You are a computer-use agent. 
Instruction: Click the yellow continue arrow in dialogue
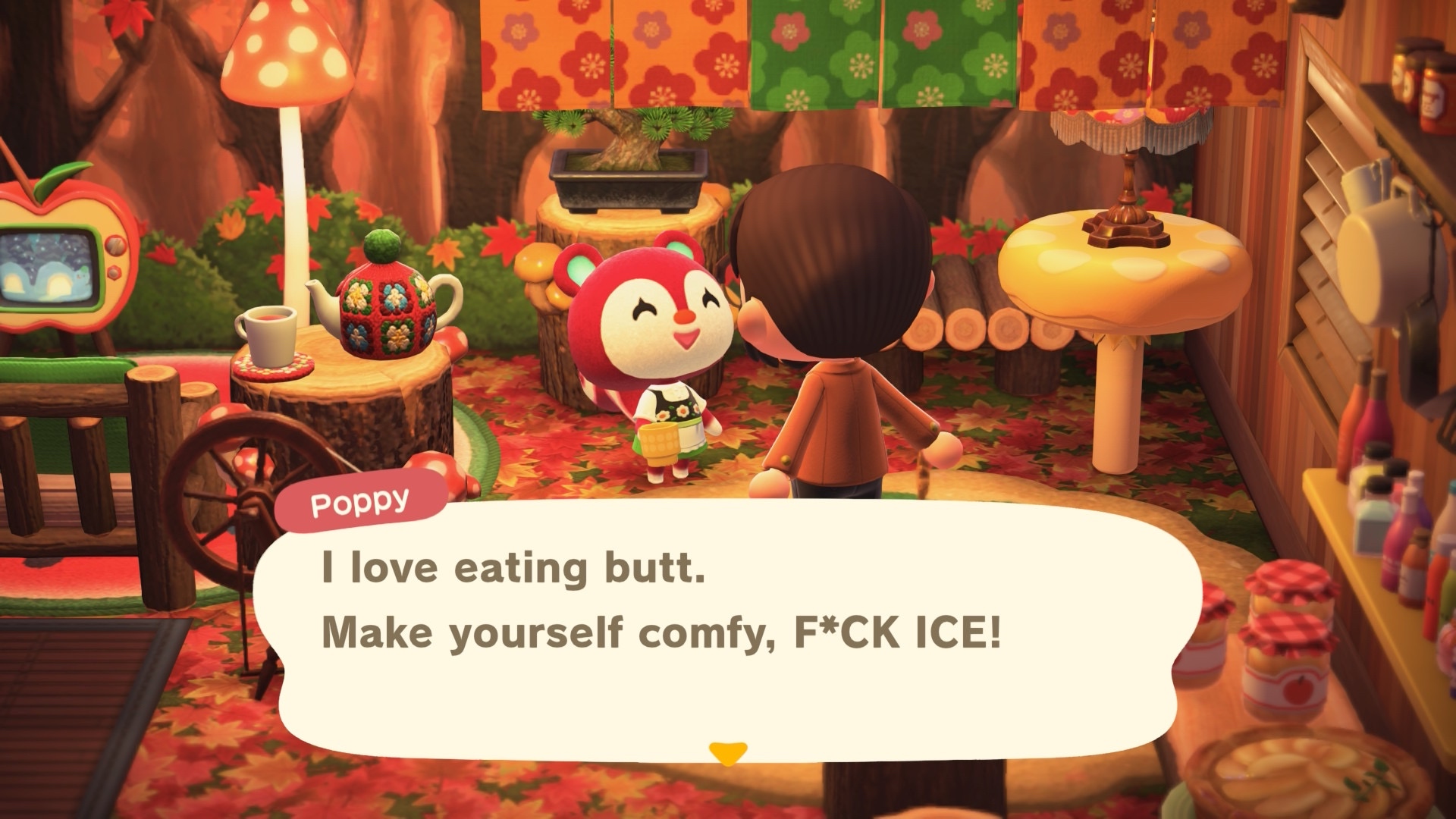click(728, 752)
